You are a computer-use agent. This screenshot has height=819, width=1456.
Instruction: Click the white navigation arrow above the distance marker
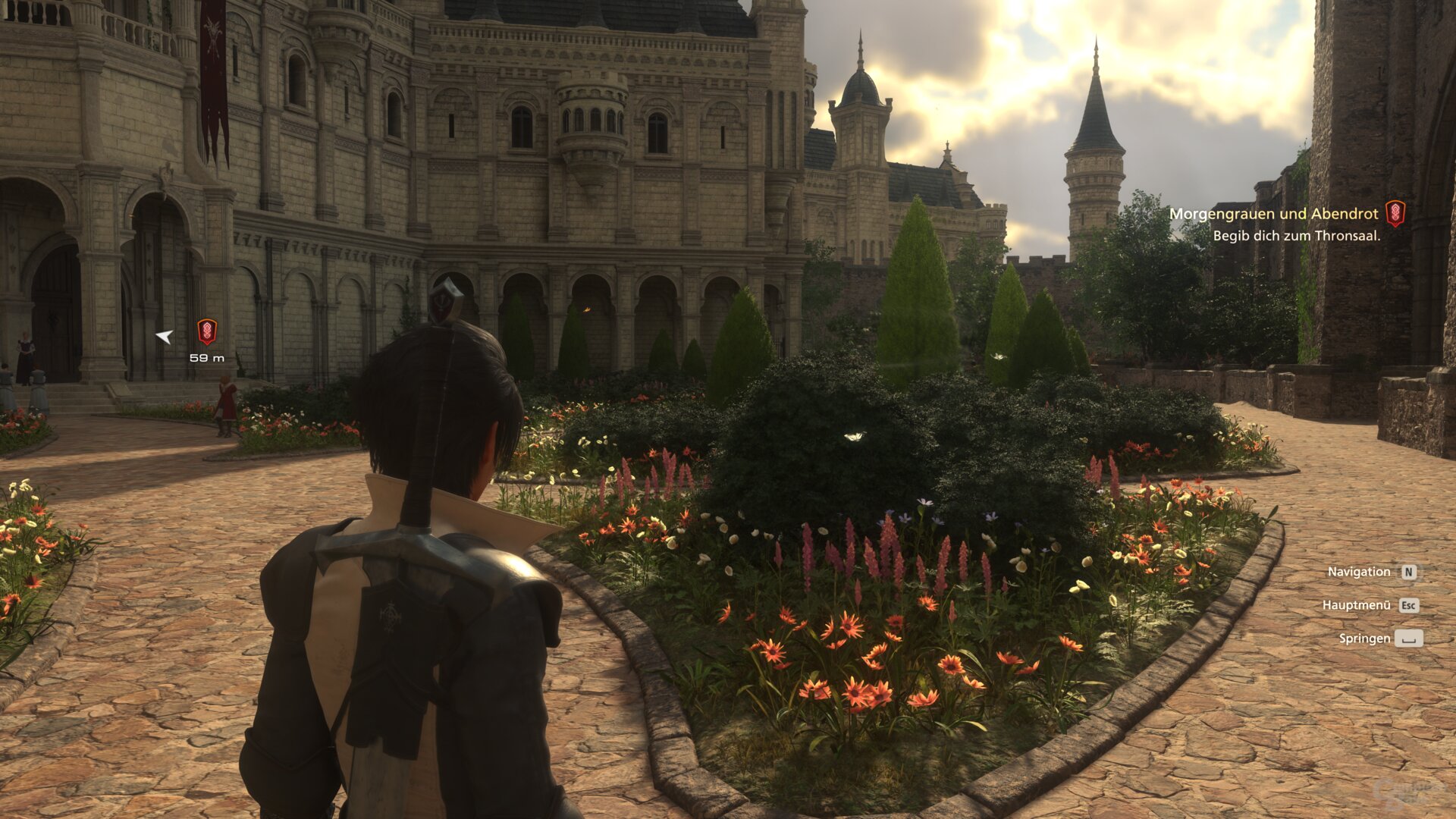(163, 336)
